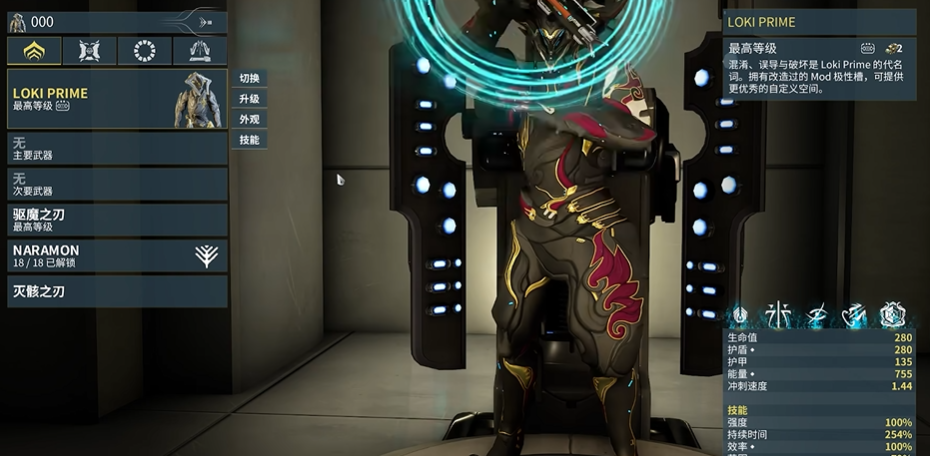Open the 升级 (upgrade) screen
This screenshot has height=456, width=930.
coord(250,99)
